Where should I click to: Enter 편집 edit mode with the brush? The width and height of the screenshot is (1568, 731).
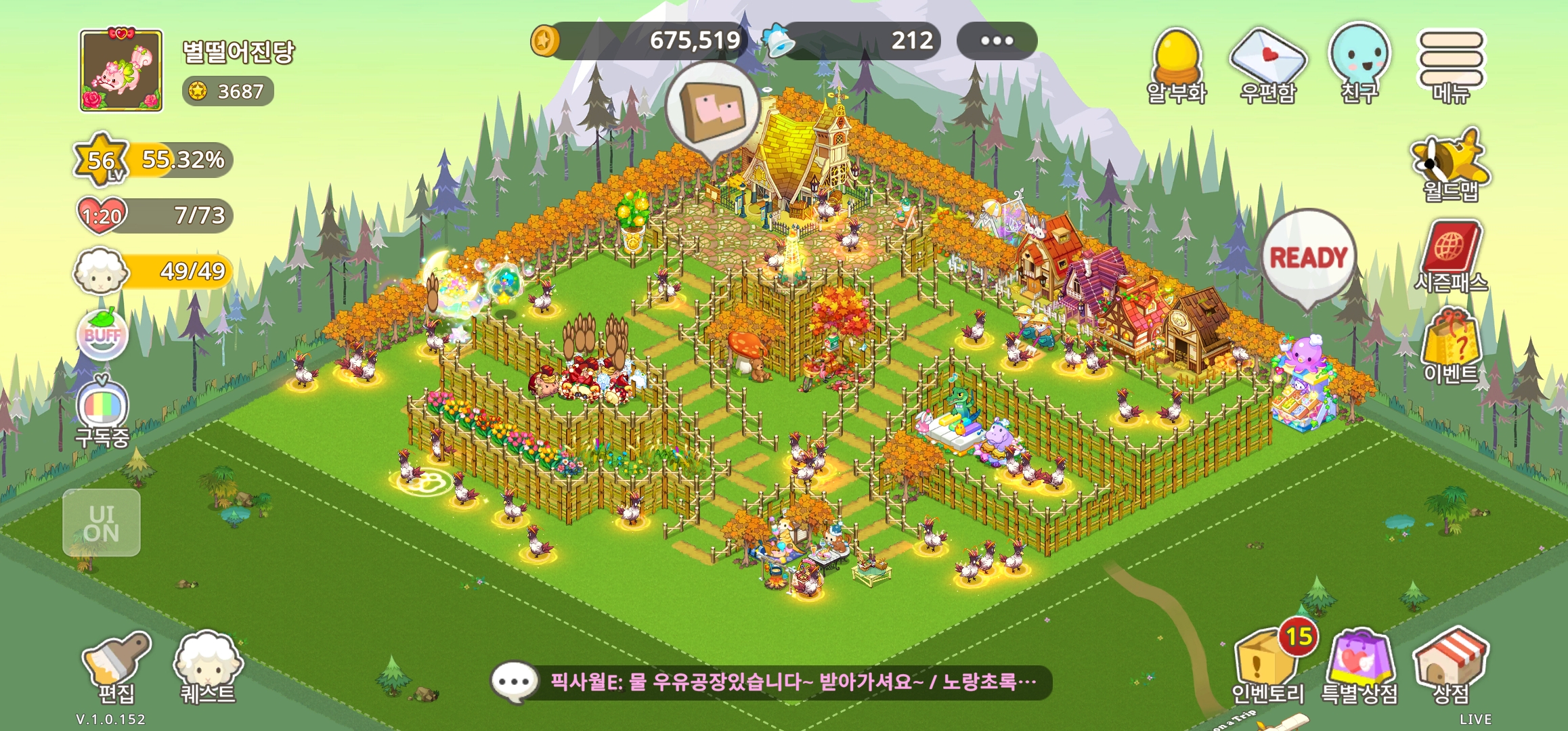point(116,667)
